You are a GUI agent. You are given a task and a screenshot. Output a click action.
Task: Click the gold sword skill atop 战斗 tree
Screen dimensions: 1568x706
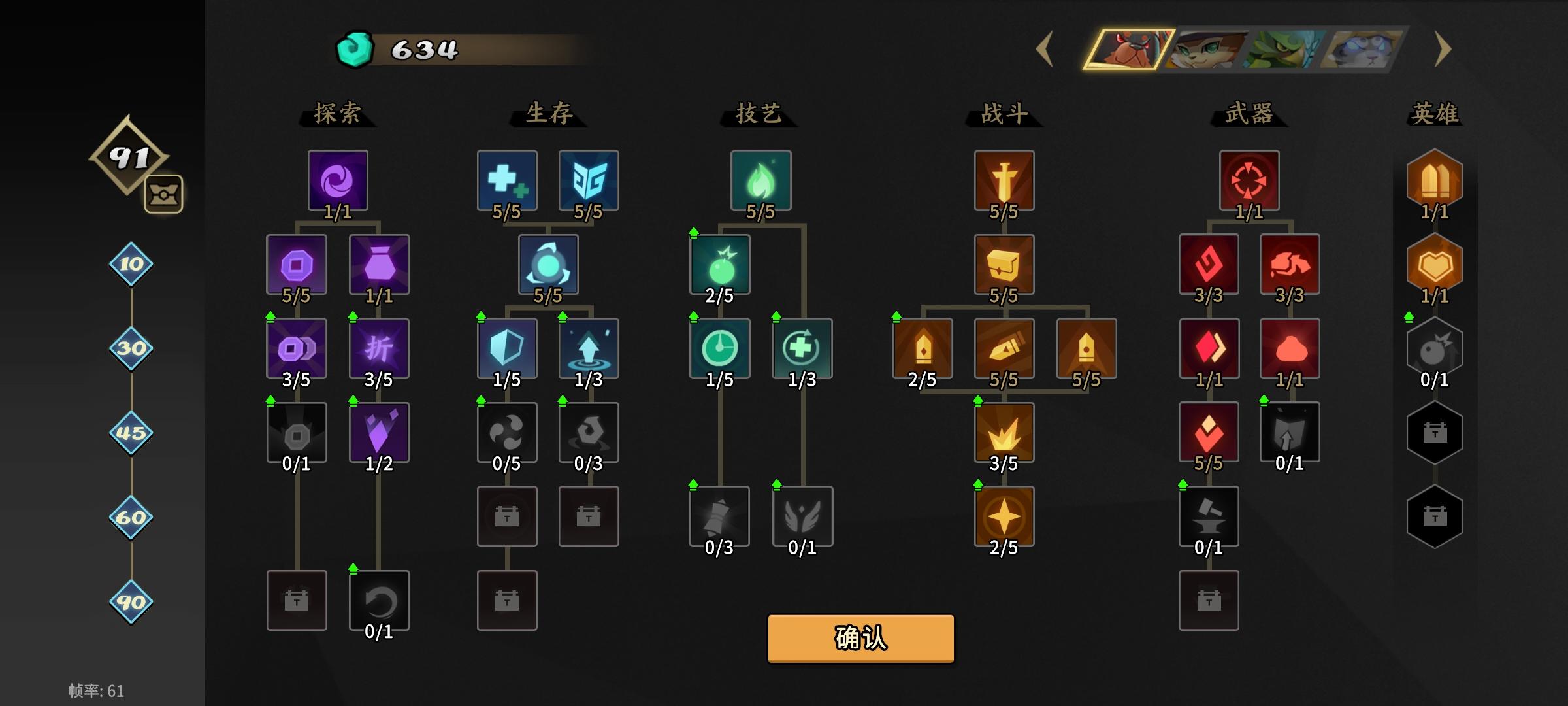[1004, 182]
